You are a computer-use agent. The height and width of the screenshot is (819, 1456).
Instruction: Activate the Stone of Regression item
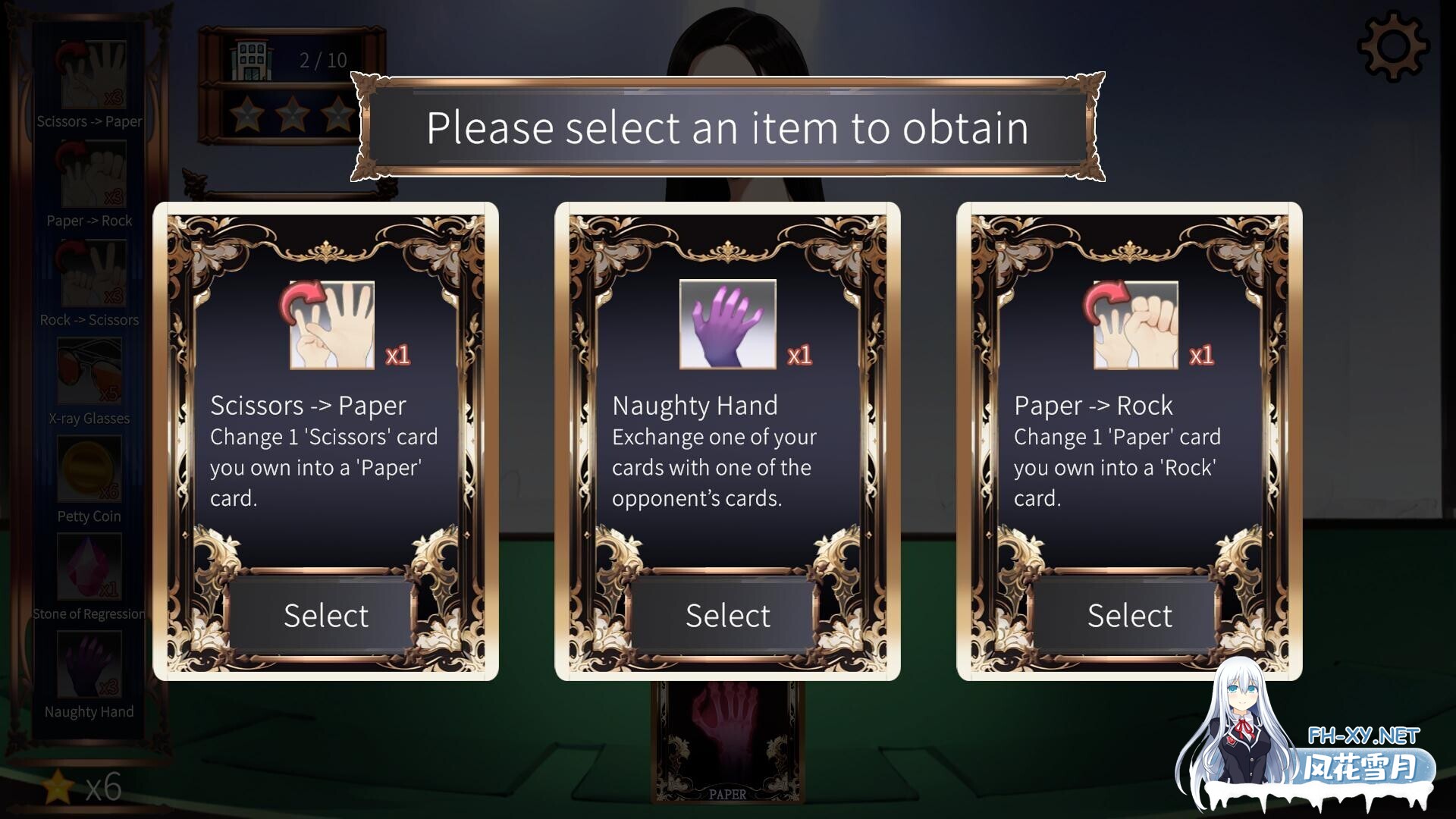tap(89, 568)
